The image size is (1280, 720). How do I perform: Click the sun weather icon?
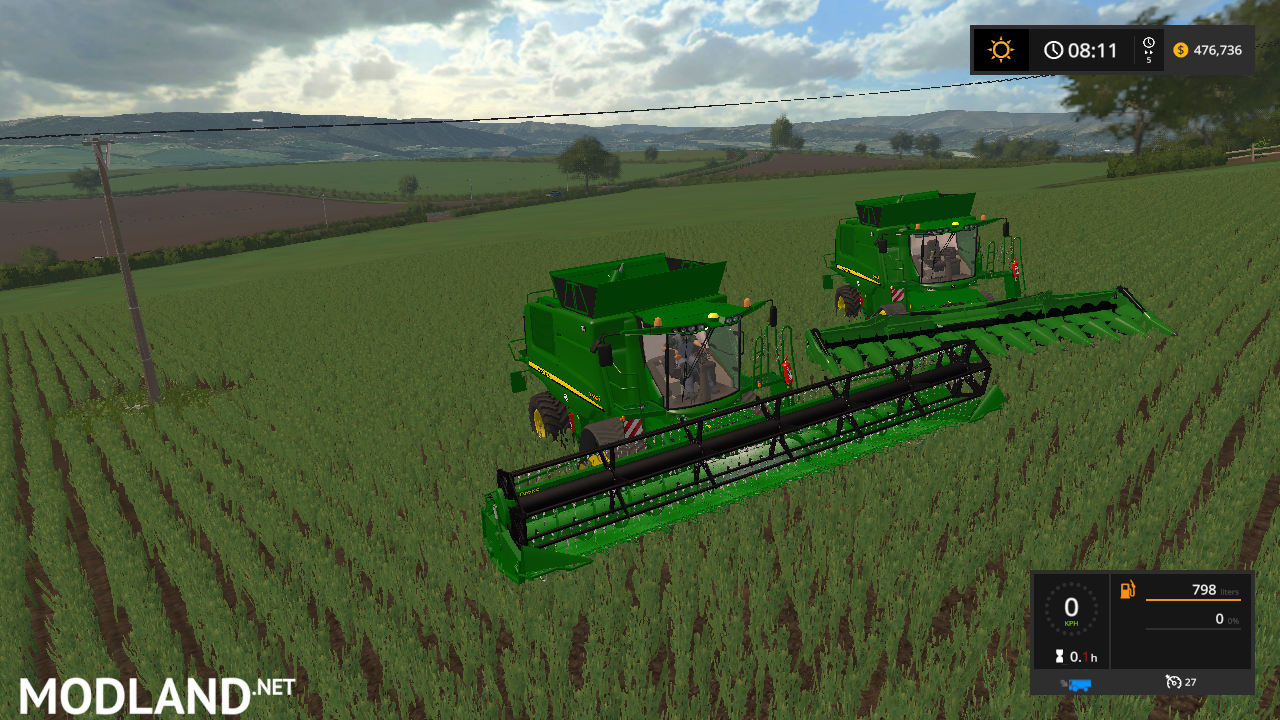click(1000, 48)
